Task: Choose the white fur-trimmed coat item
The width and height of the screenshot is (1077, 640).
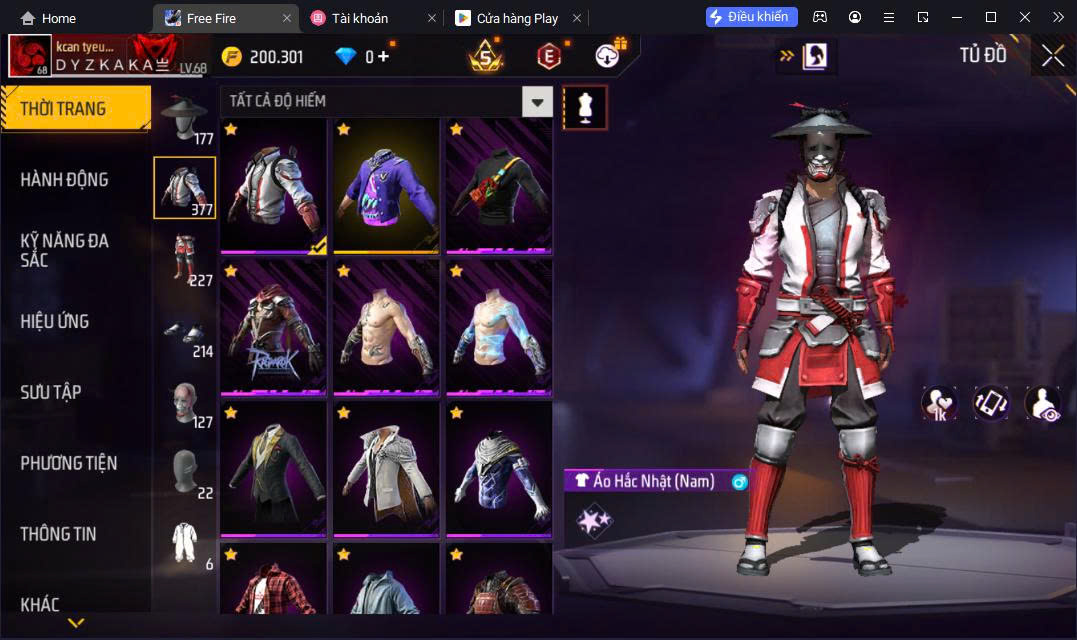Action: pyautogui.click(x=386, y=470)
